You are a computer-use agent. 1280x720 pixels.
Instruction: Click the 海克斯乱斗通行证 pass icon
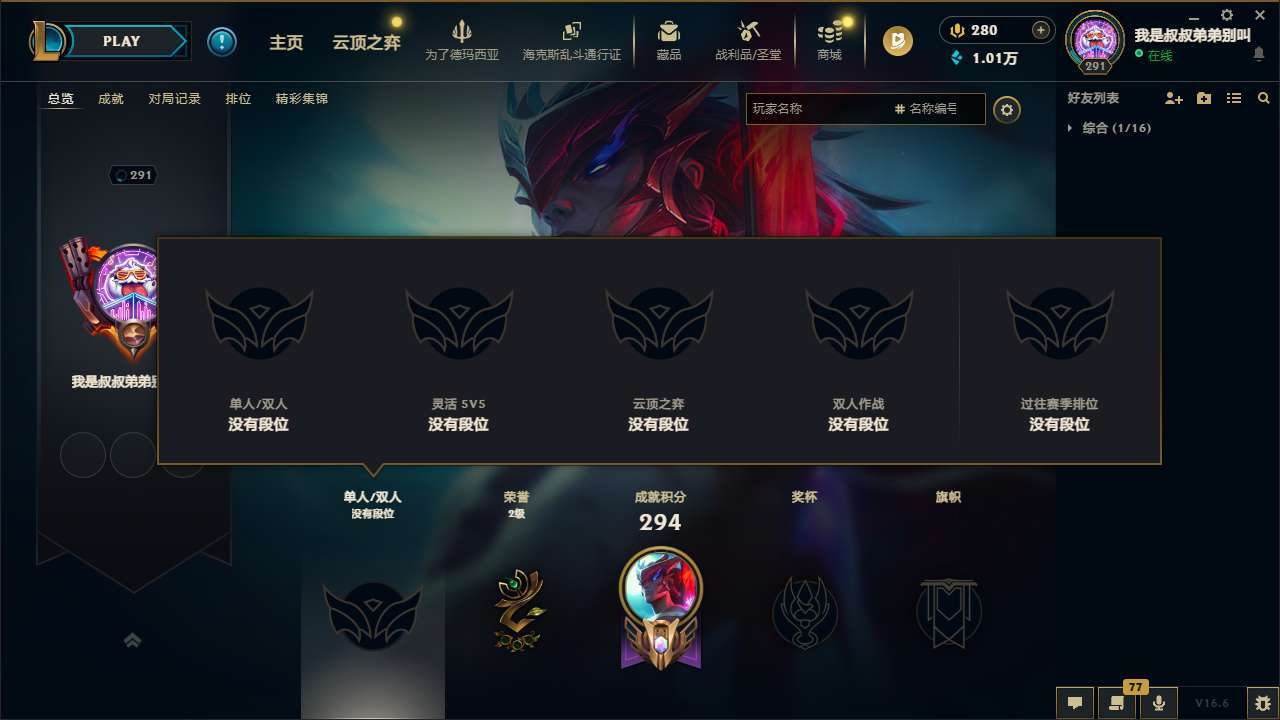572,40
